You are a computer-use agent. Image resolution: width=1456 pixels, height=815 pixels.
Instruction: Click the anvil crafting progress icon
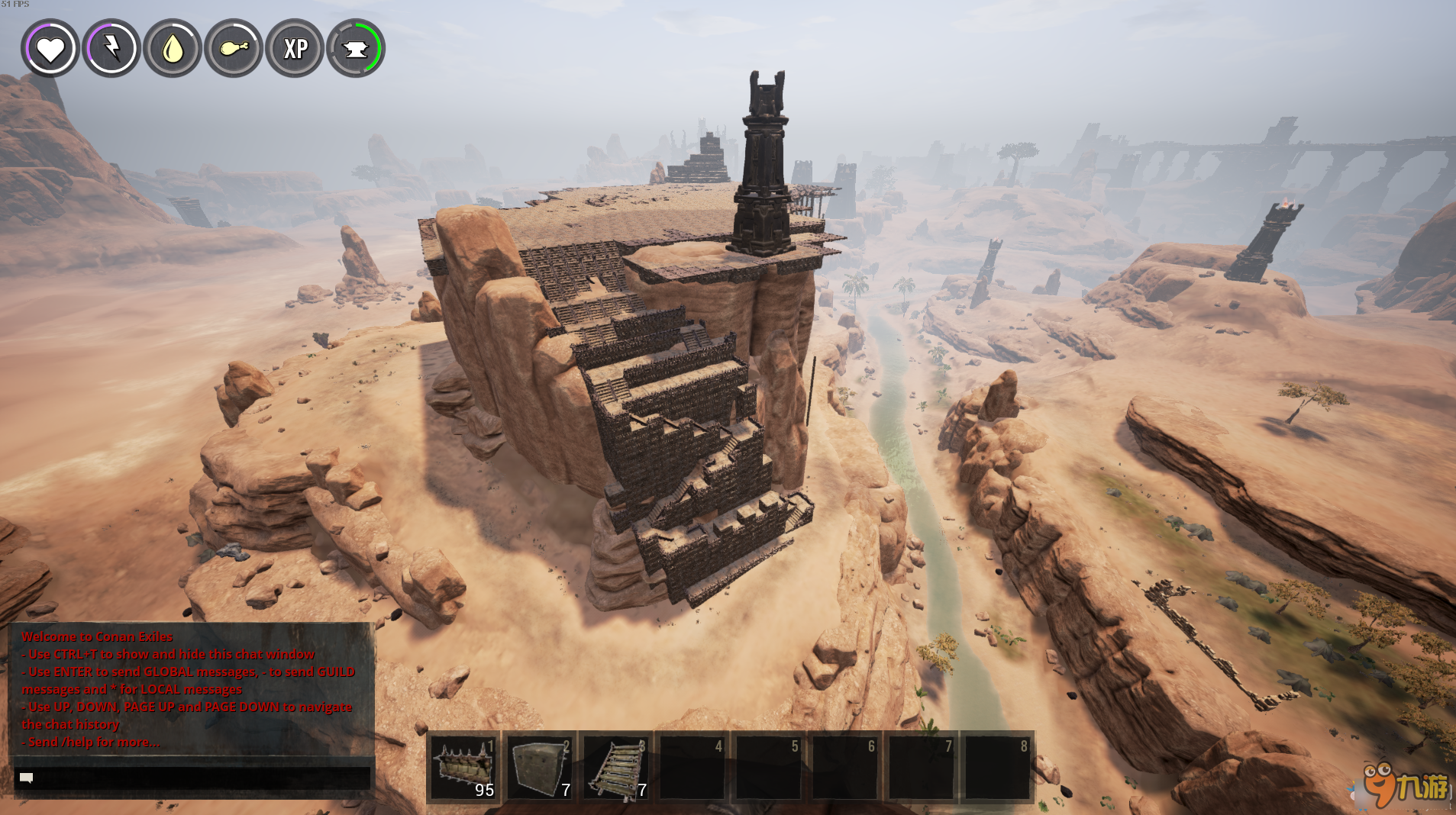coord(357,48)
